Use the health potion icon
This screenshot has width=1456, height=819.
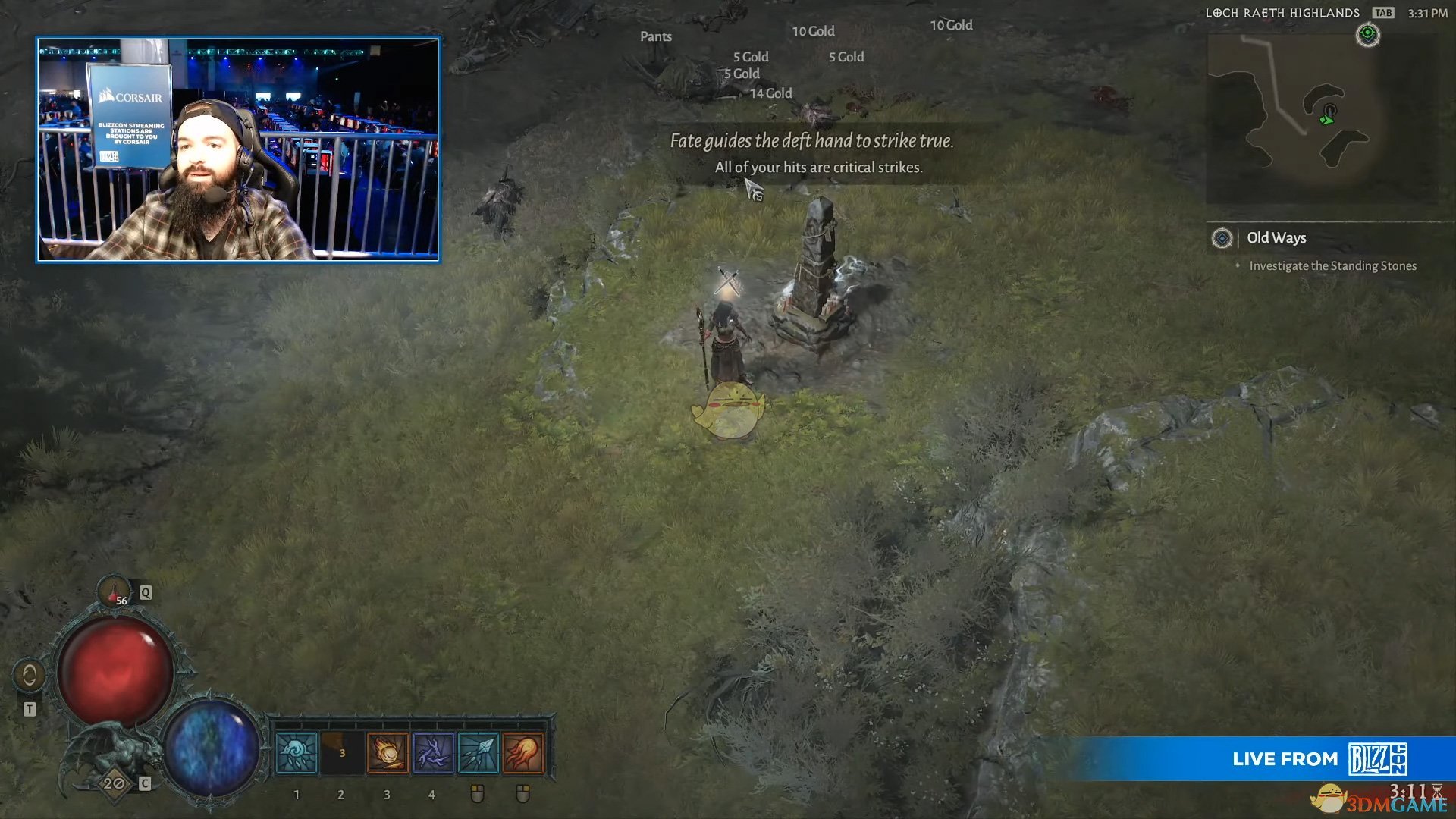coord(115,591)
